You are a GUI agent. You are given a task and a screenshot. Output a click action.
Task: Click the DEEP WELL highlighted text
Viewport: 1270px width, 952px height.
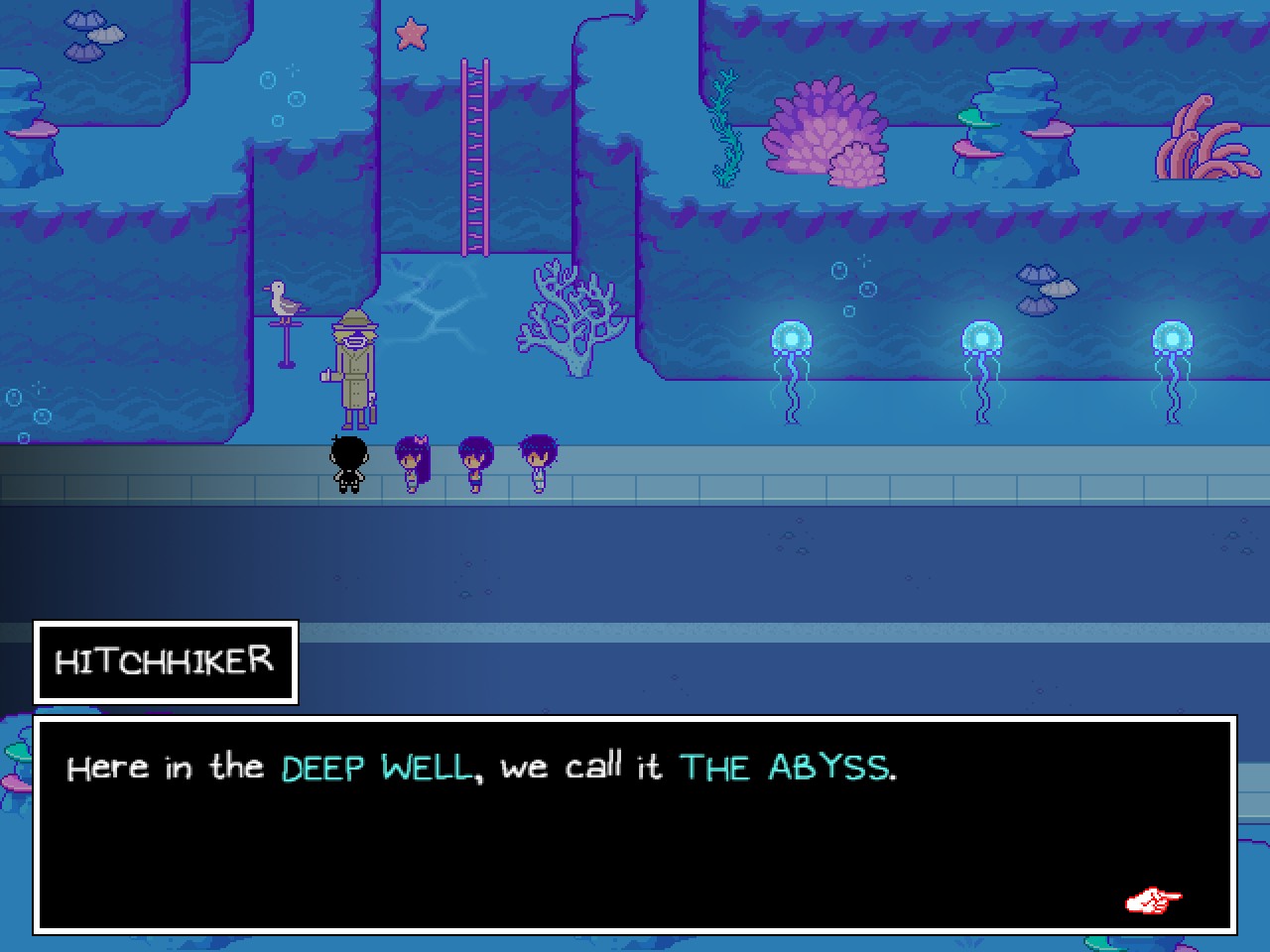click(377, 767)
